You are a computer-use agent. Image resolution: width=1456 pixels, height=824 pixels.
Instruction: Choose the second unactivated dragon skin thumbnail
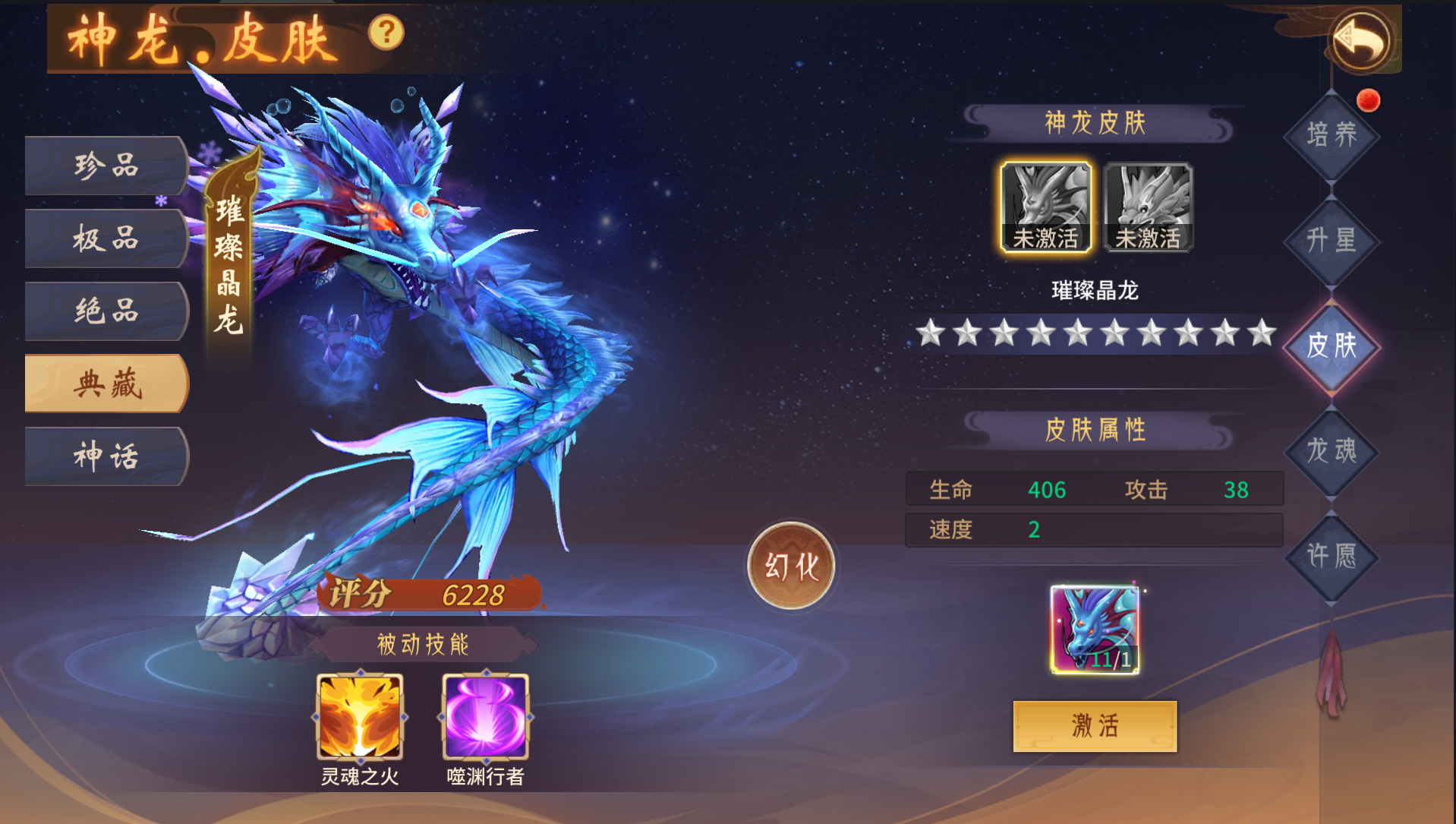pos(1148,207)
